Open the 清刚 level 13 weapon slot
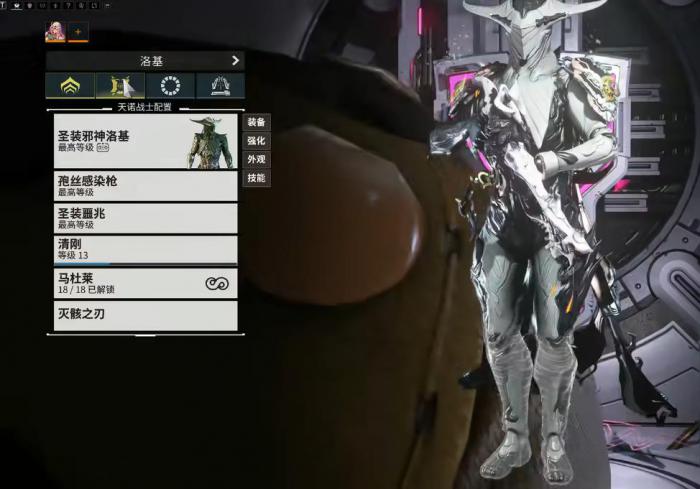This screenshot has height=489, width=700. point(145,250)
